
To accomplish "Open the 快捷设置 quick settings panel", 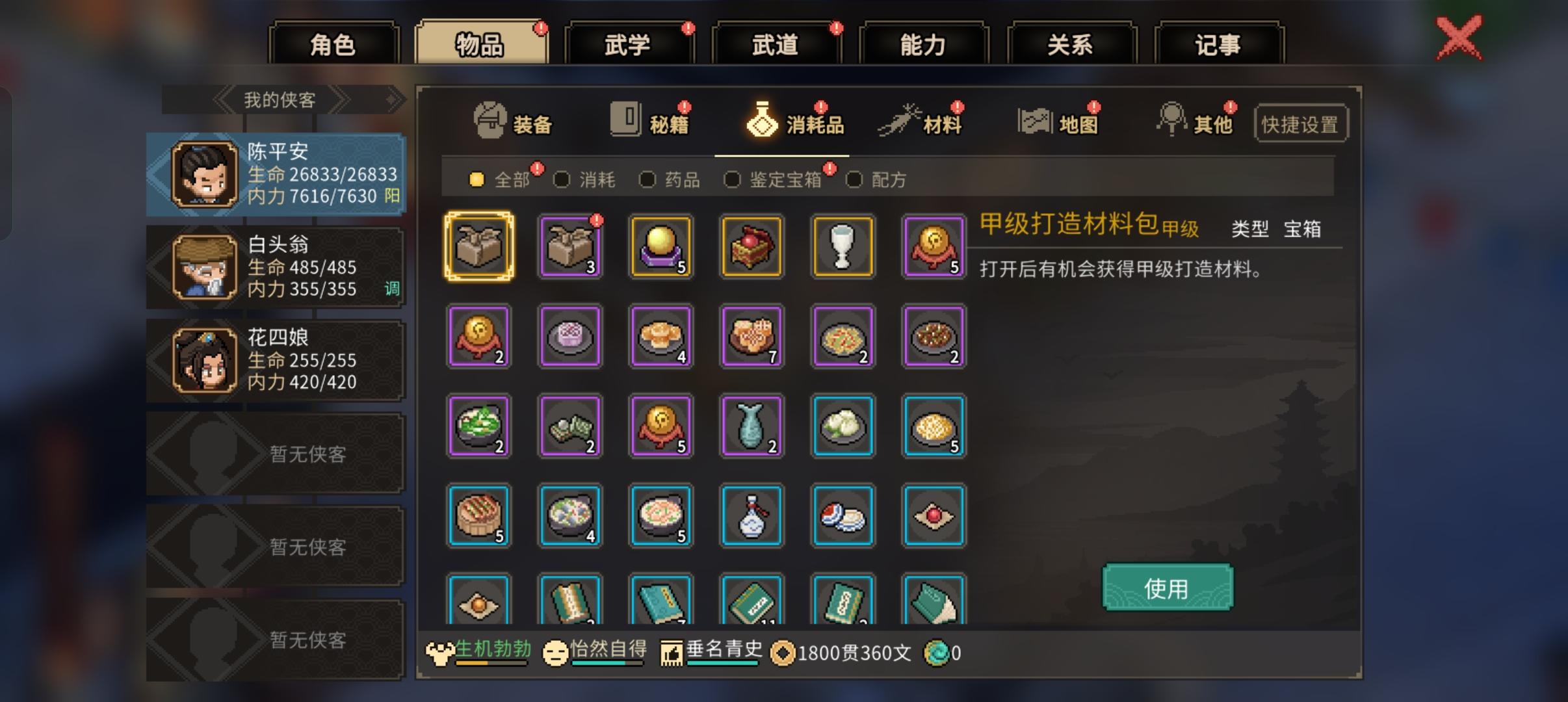I will coord(1302,123).
